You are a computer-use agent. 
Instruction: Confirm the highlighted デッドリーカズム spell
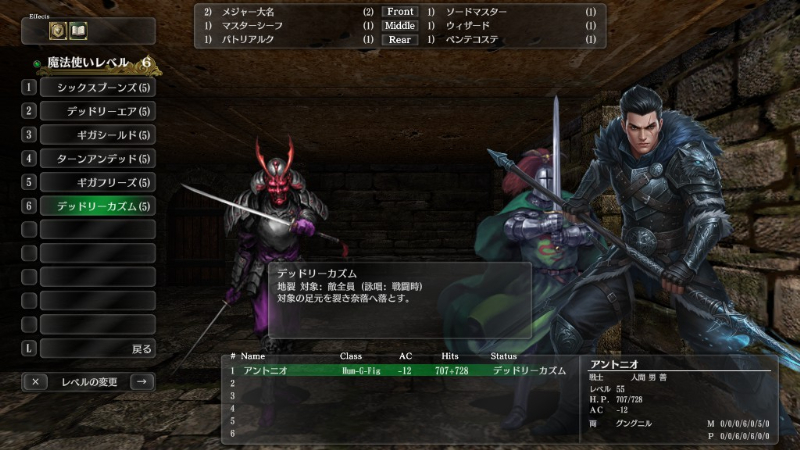click(x=98, y=206)
